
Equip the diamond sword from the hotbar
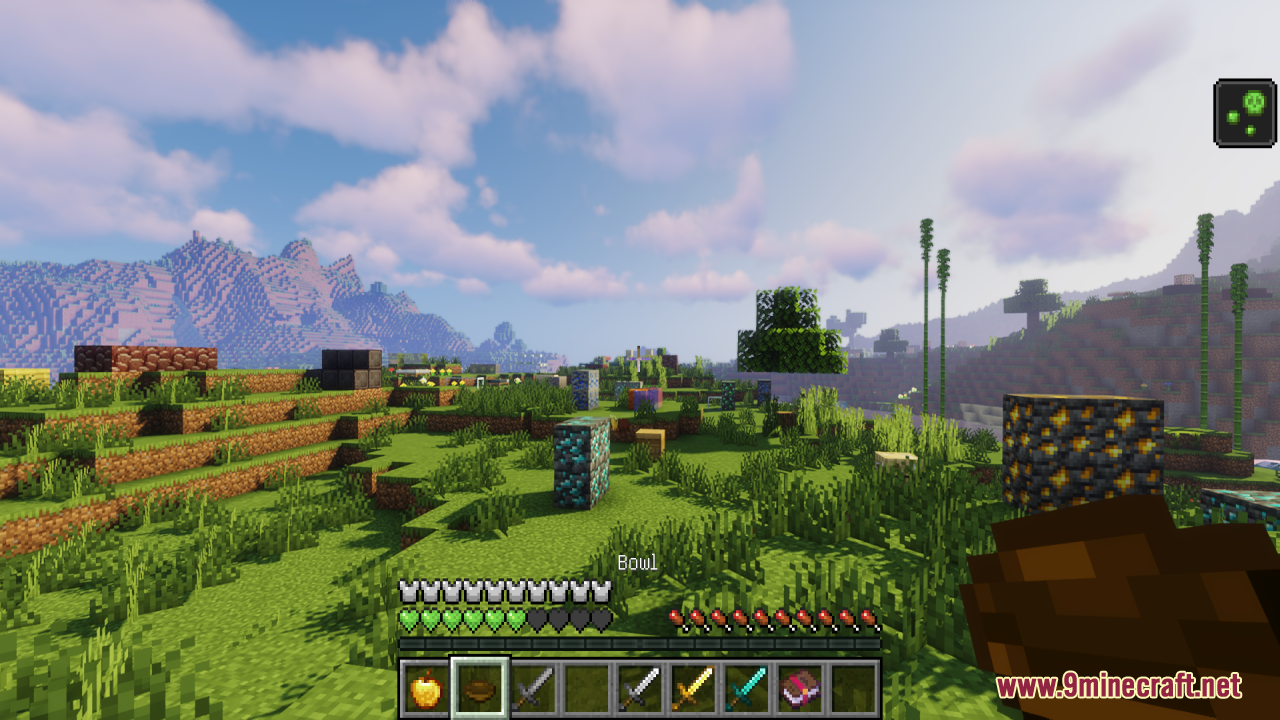[x=750, y=688]
